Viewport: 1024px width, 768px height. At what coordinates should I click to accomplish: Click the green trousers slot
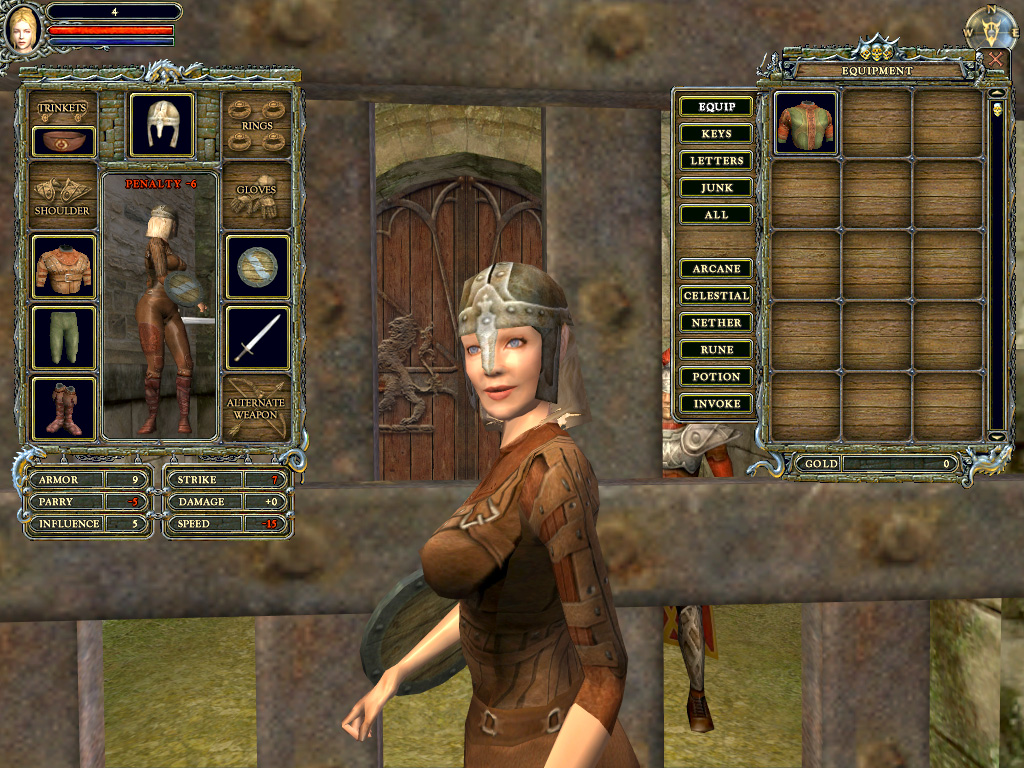(x=64, y=337)
